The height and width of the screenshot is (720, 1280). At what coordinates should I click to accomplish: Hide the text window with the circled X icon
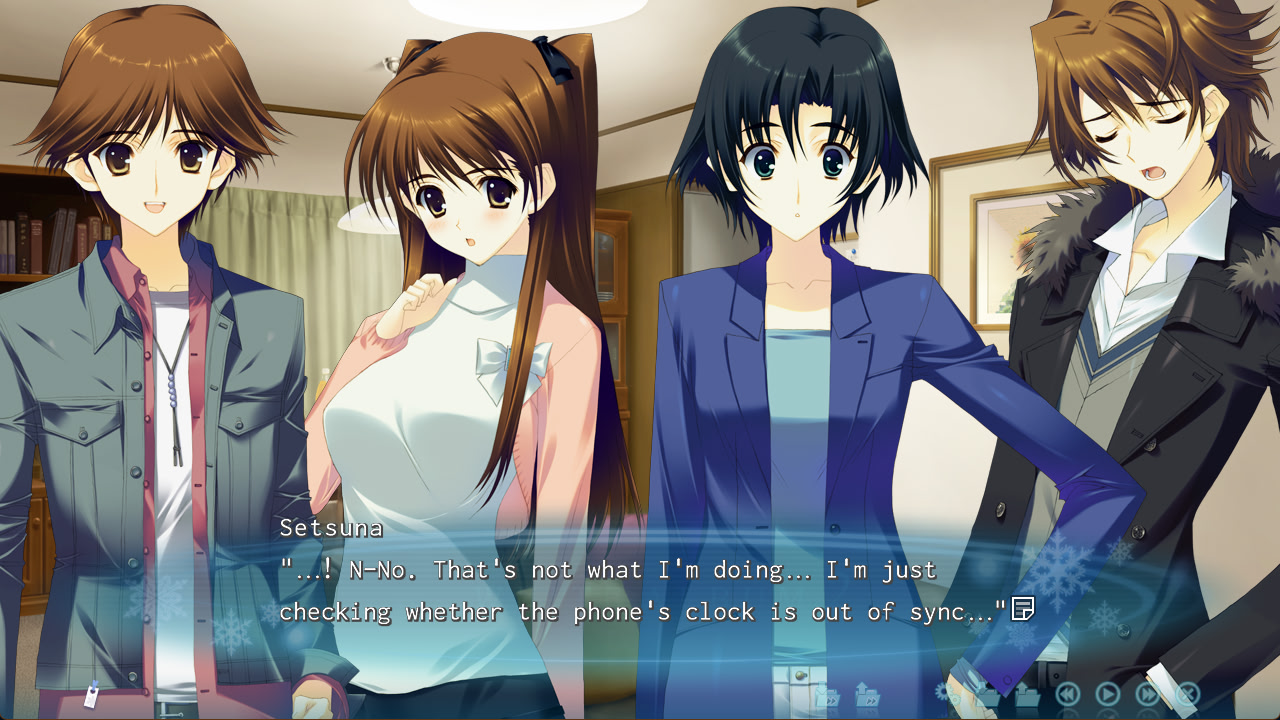click(x=1187, y=693)
